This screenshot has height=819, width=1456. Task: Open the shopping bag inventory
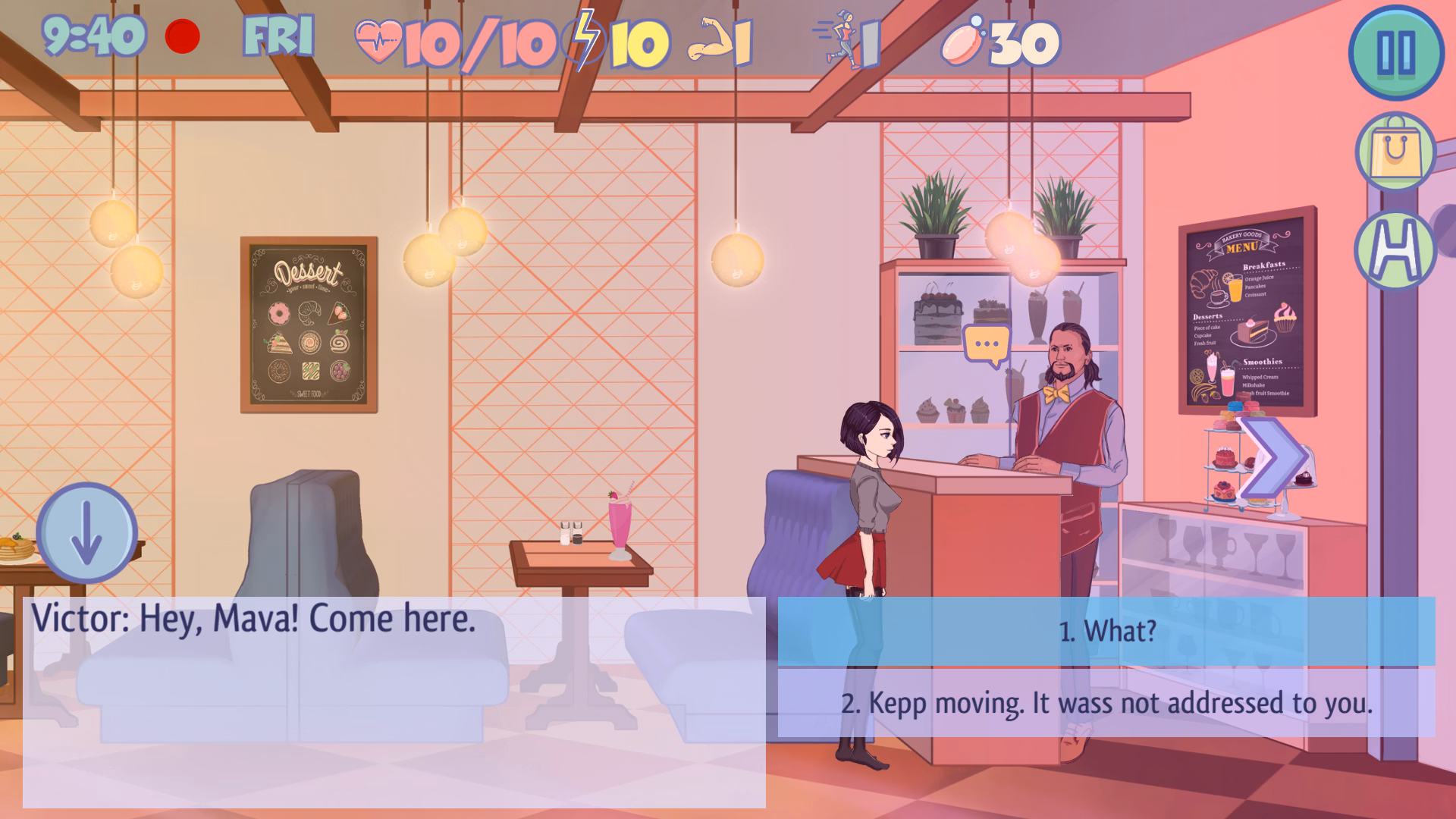(x=1395, y=152)
